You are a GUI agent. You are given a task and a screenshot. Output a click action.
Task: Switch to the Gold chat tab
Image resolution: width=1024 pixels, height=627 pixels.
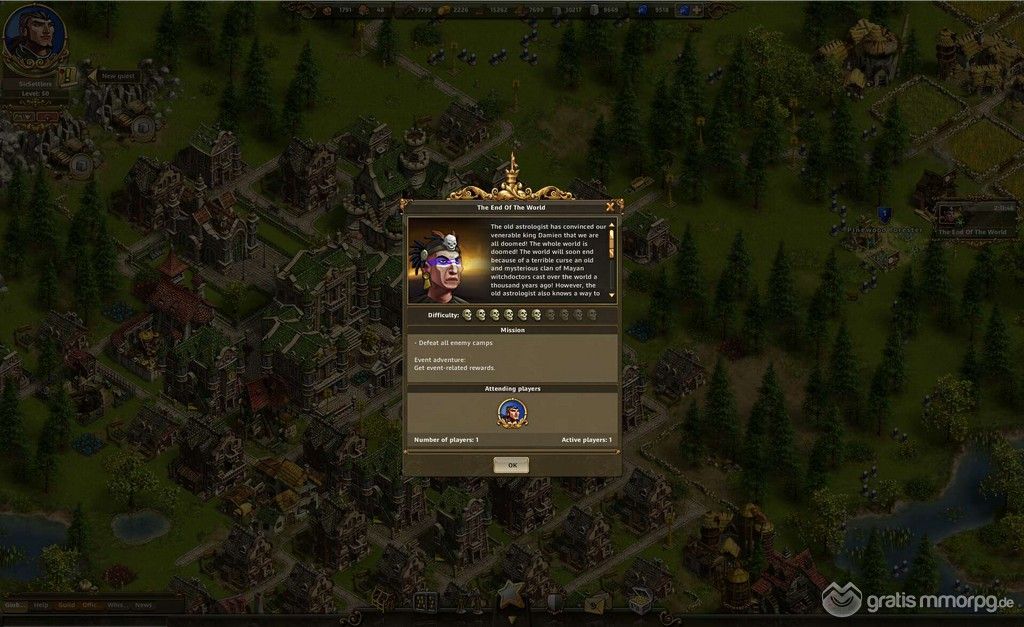point(65,605)
